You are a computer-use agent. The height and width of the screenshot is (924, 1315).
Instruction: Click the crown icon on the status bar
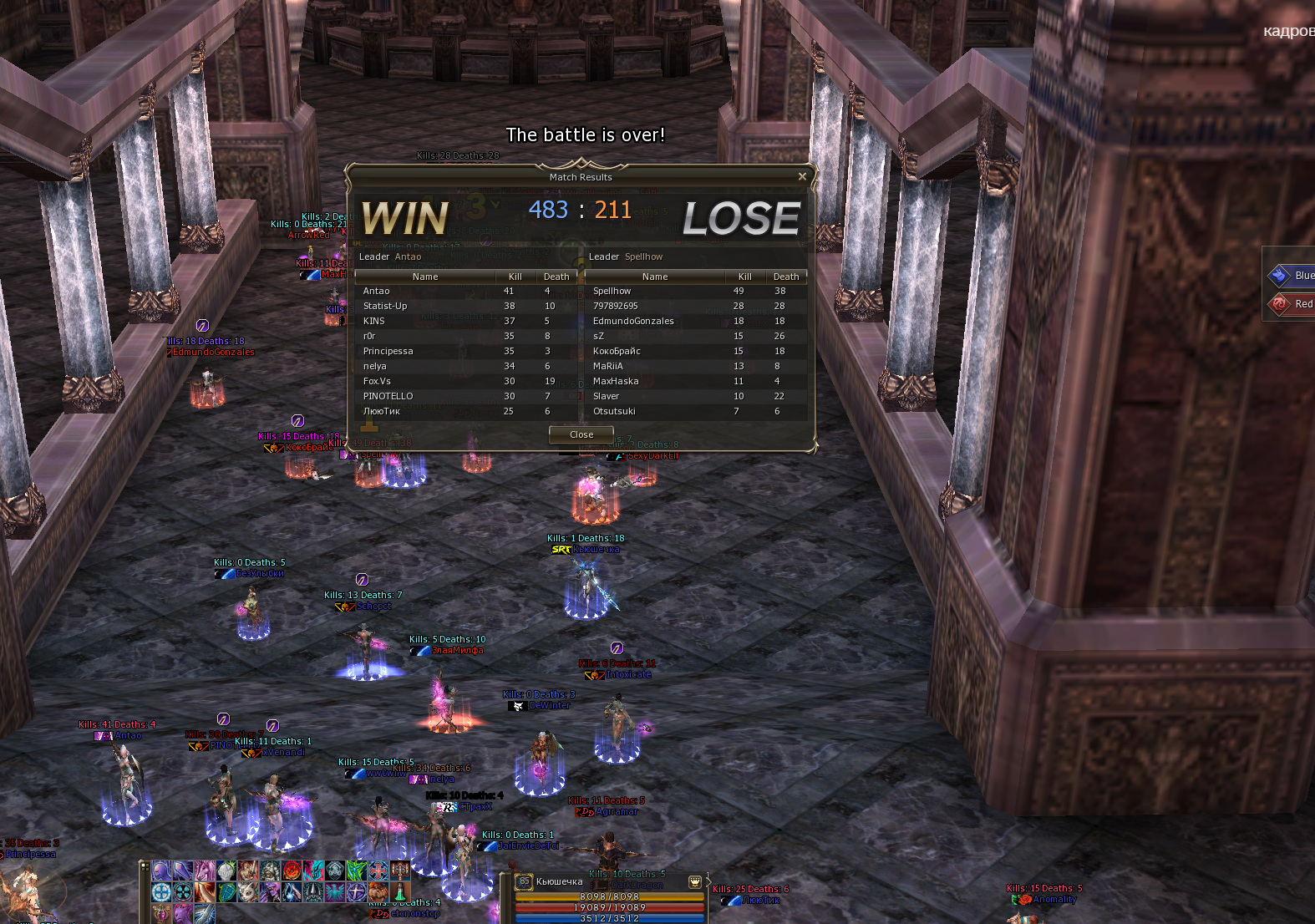(x=694, y=881)
